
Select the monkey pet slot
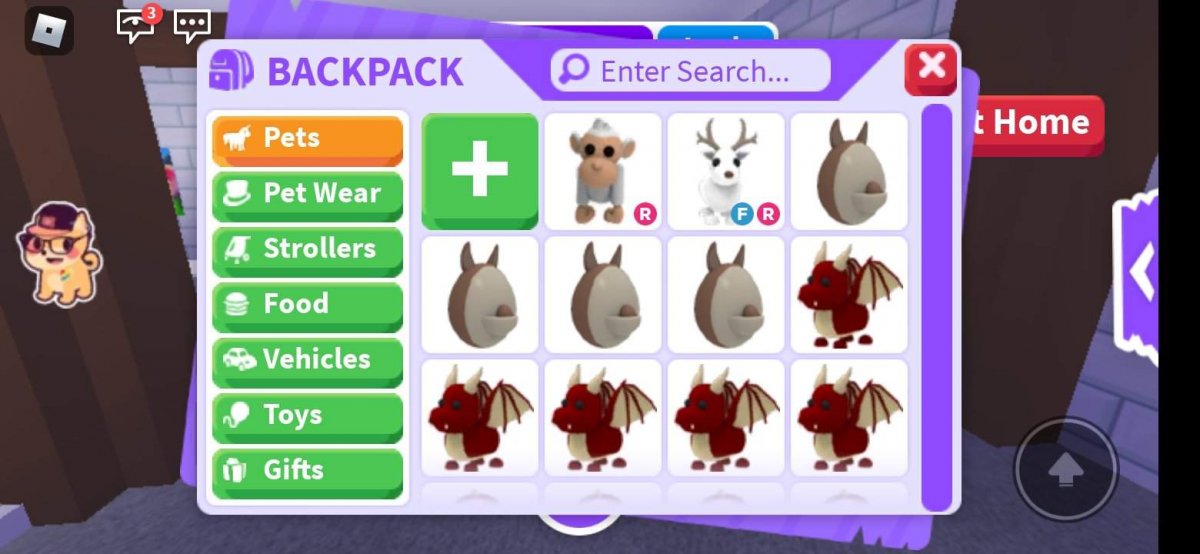pyautogui.click(x=603, y=171)
